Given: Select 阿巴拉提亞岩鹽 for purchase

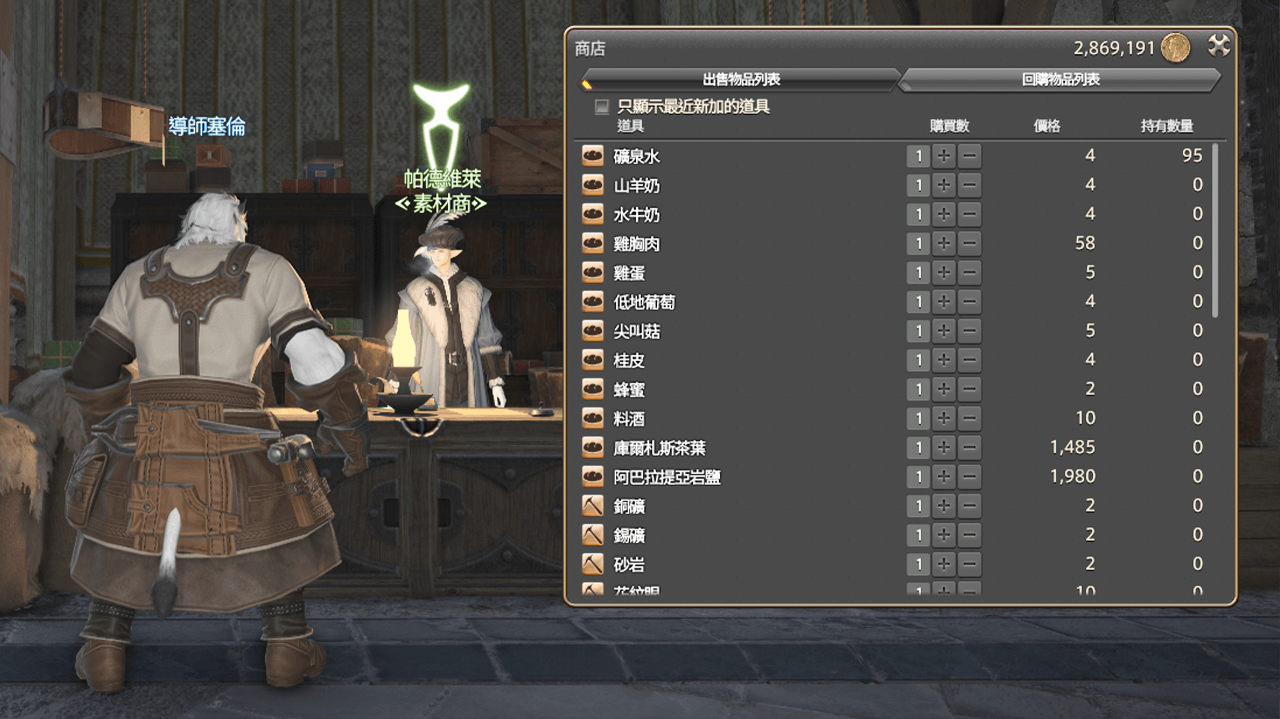Looking at the screenshot, I should 667,477.
